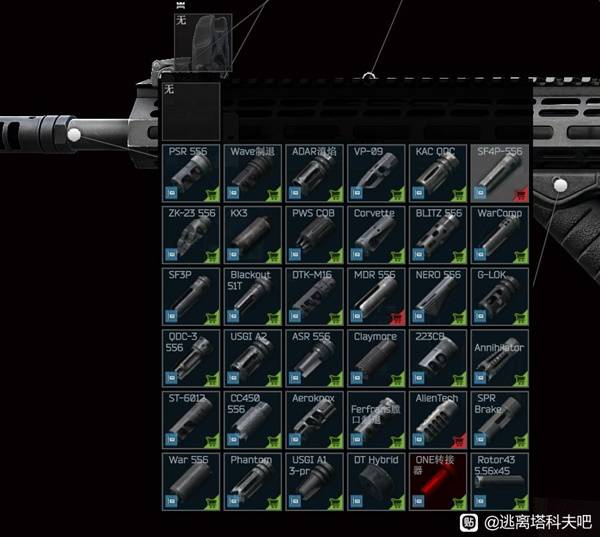Screen dimensions: 600x537
Task: Choose the Corvette compensator
Action: [376, 234]
